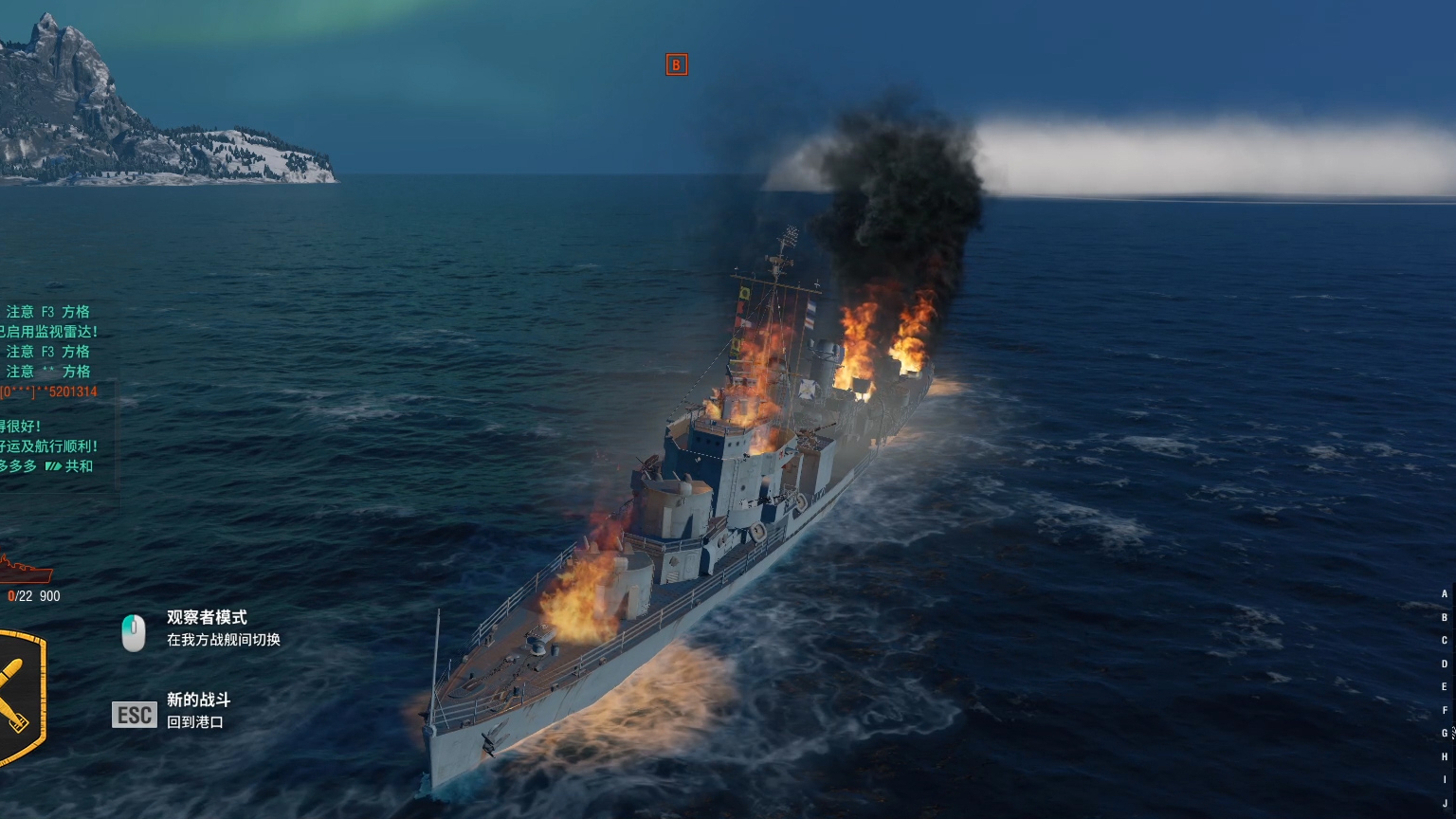
Task: Open the battle chat message log
Action: [52, 389]
